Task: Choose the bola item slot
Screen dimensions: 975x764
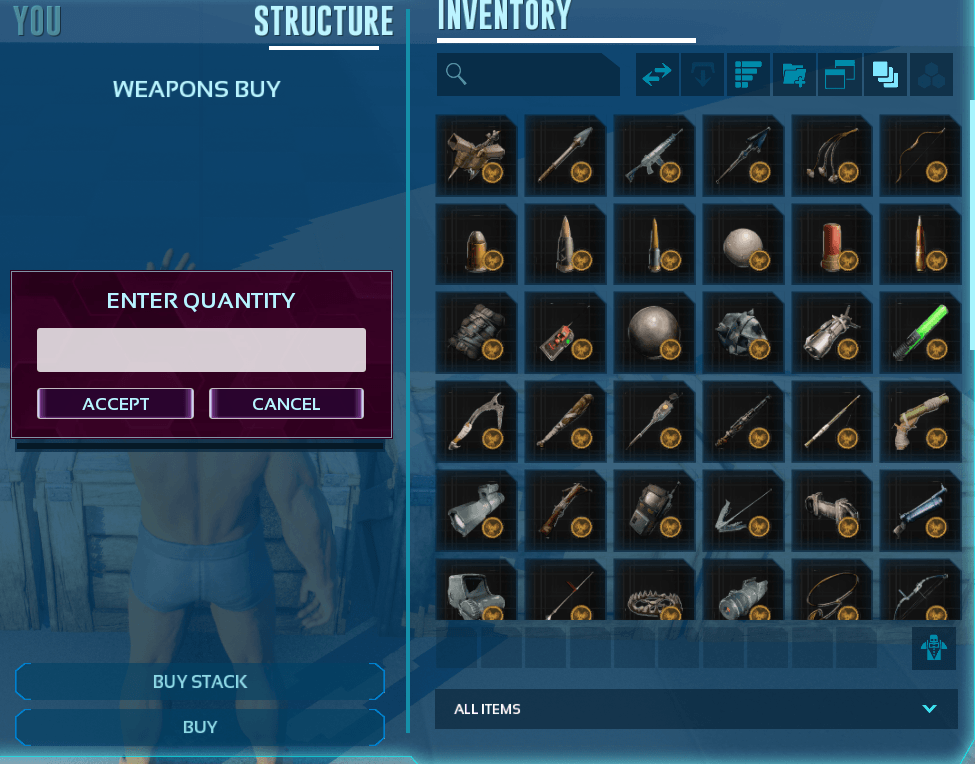Action: click(x=832, y=155)
